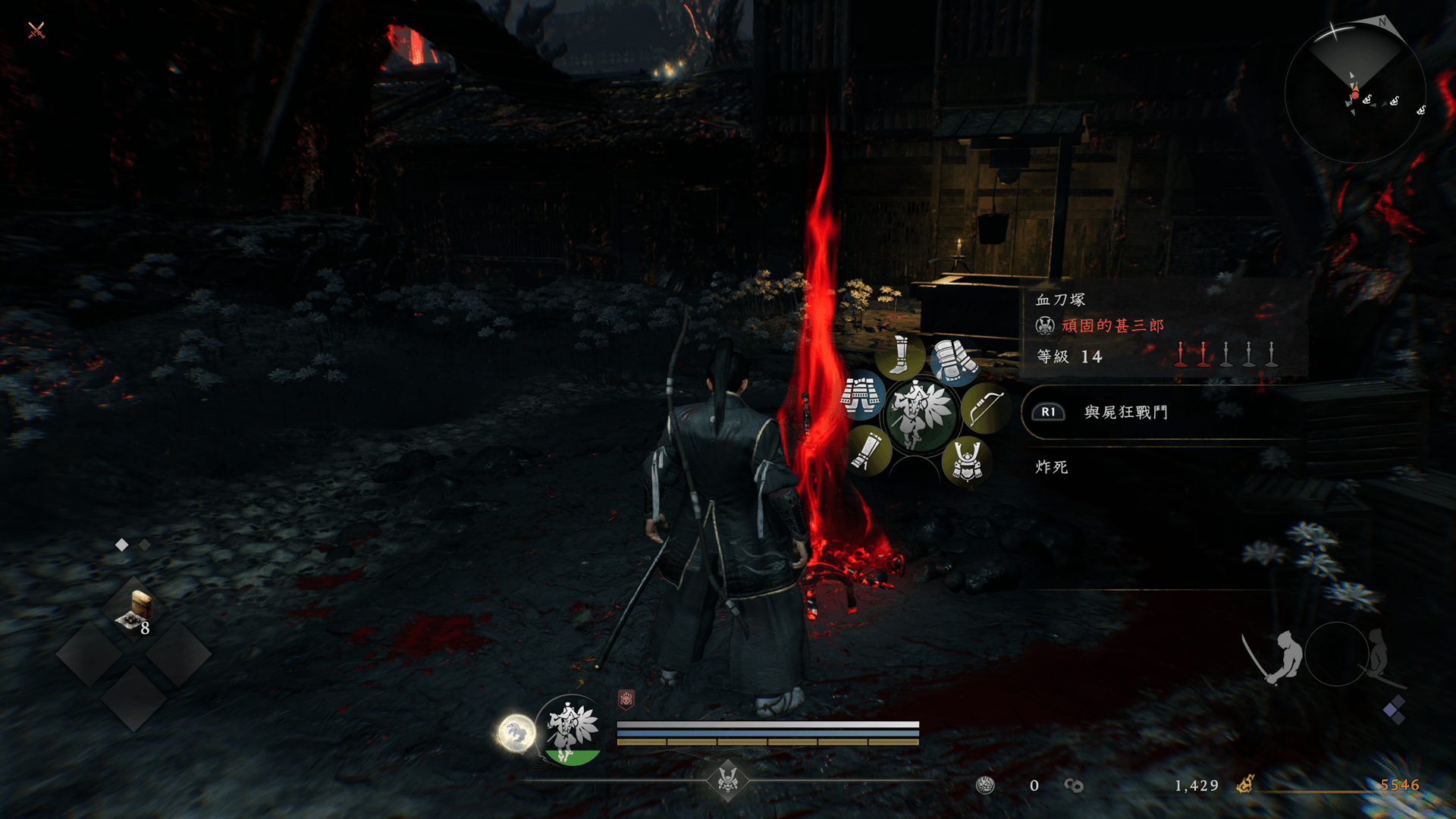Click the helmet emblem on the bottom compass bar
The height and width of the screenshot is (819, 1456).
(x=728, y=780)
